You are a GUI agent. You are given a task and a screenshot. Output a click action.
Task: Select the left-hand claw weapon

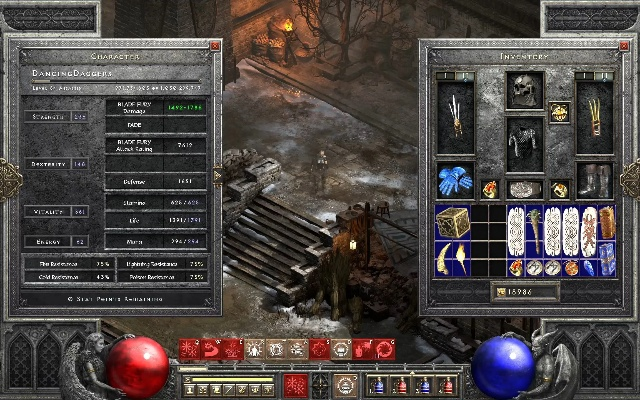coord(455,117)
